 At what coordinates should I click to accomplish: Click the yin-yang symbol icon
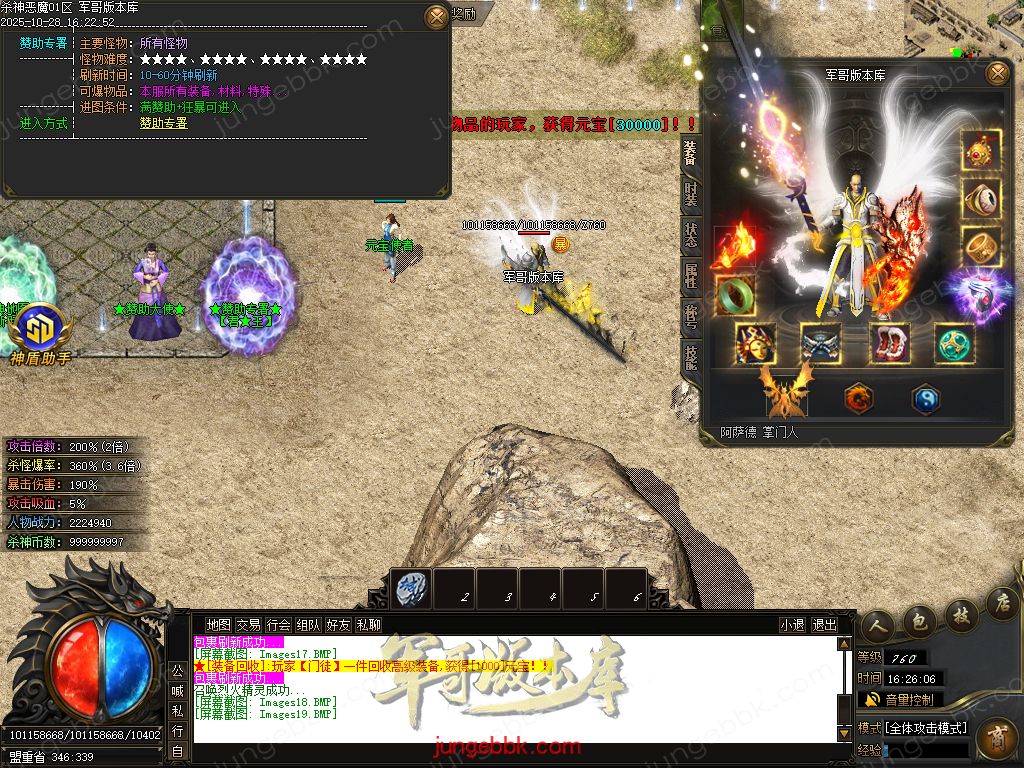pos(925,399)
